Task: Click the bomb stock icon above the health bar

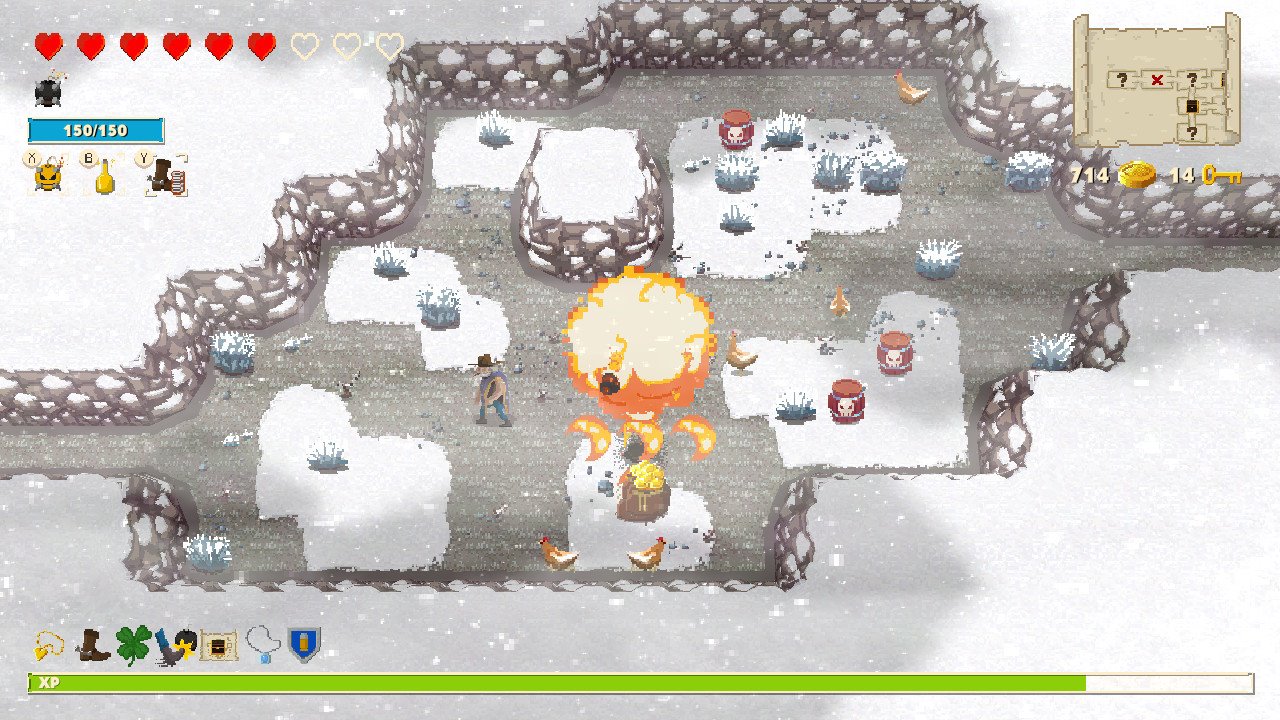Action: coord(47,91)
